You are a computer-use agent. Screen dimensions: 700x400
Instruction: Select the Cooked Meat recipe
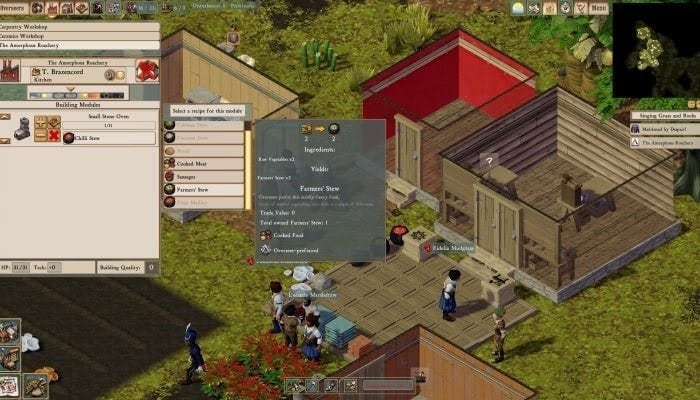[203, 163]
